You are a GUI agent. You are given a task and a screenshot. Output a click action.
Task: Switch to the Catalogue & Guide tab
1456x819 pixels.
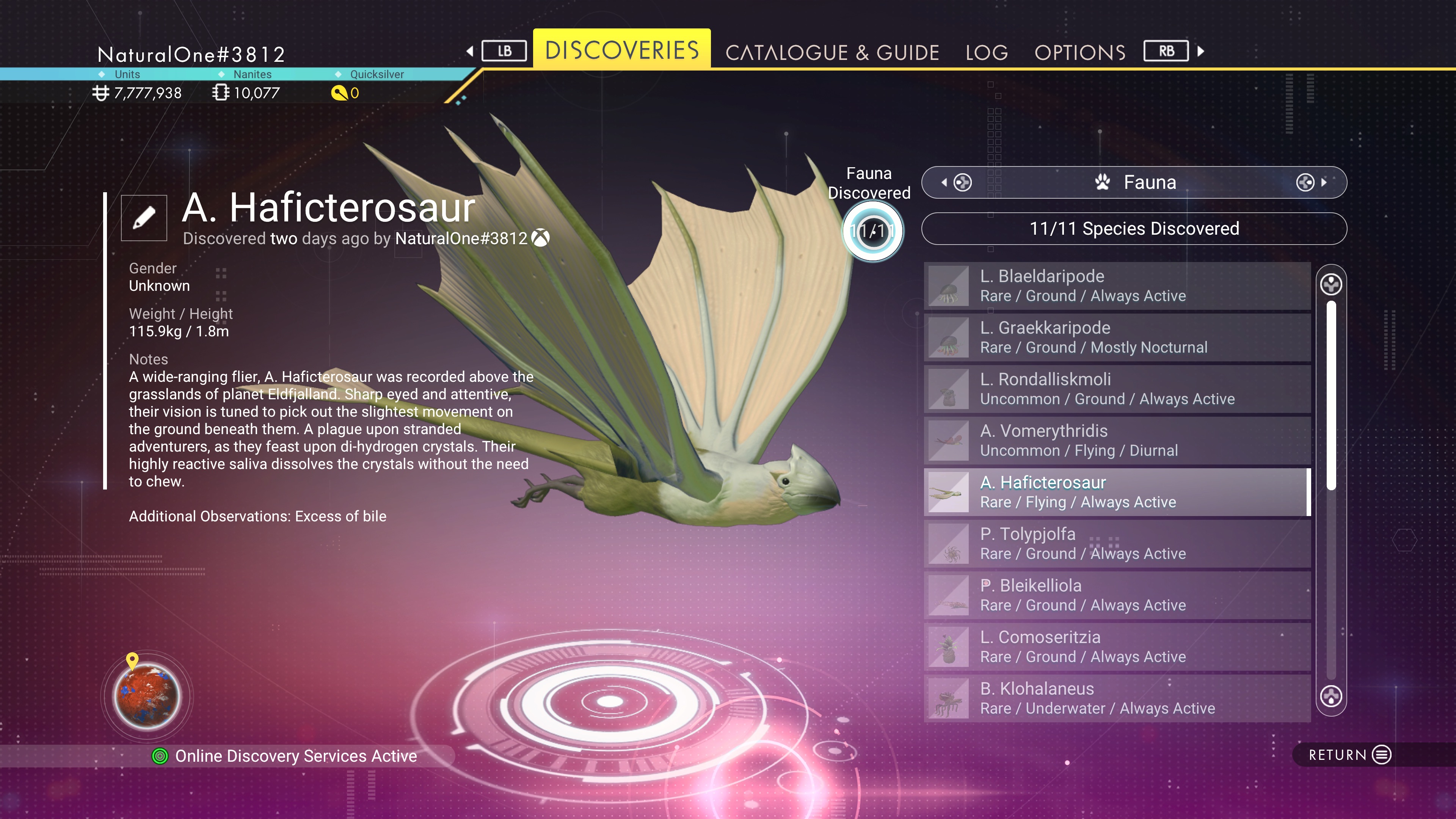(832, 53)
